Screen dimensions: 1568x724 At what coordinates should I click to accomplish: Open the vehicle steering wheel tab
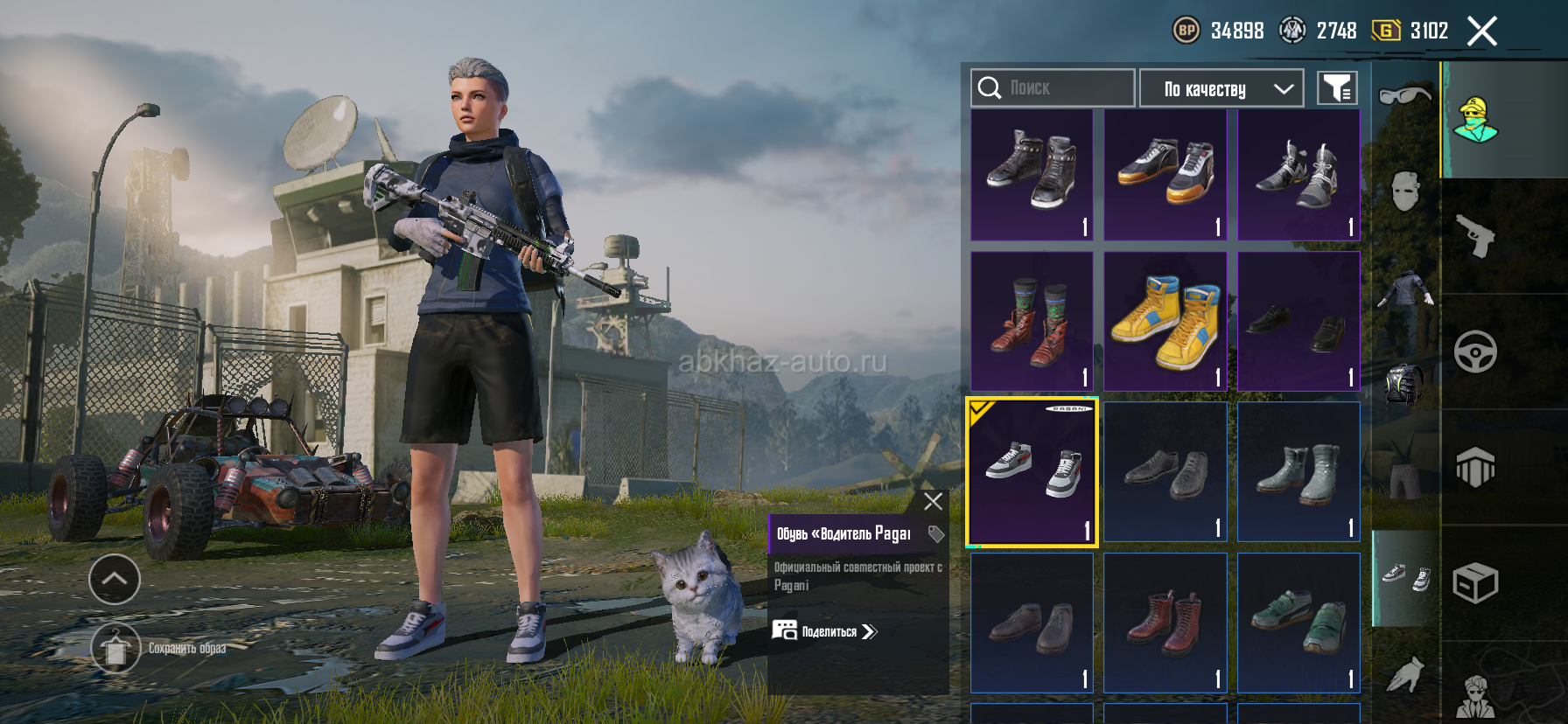tap(1475, 352)
